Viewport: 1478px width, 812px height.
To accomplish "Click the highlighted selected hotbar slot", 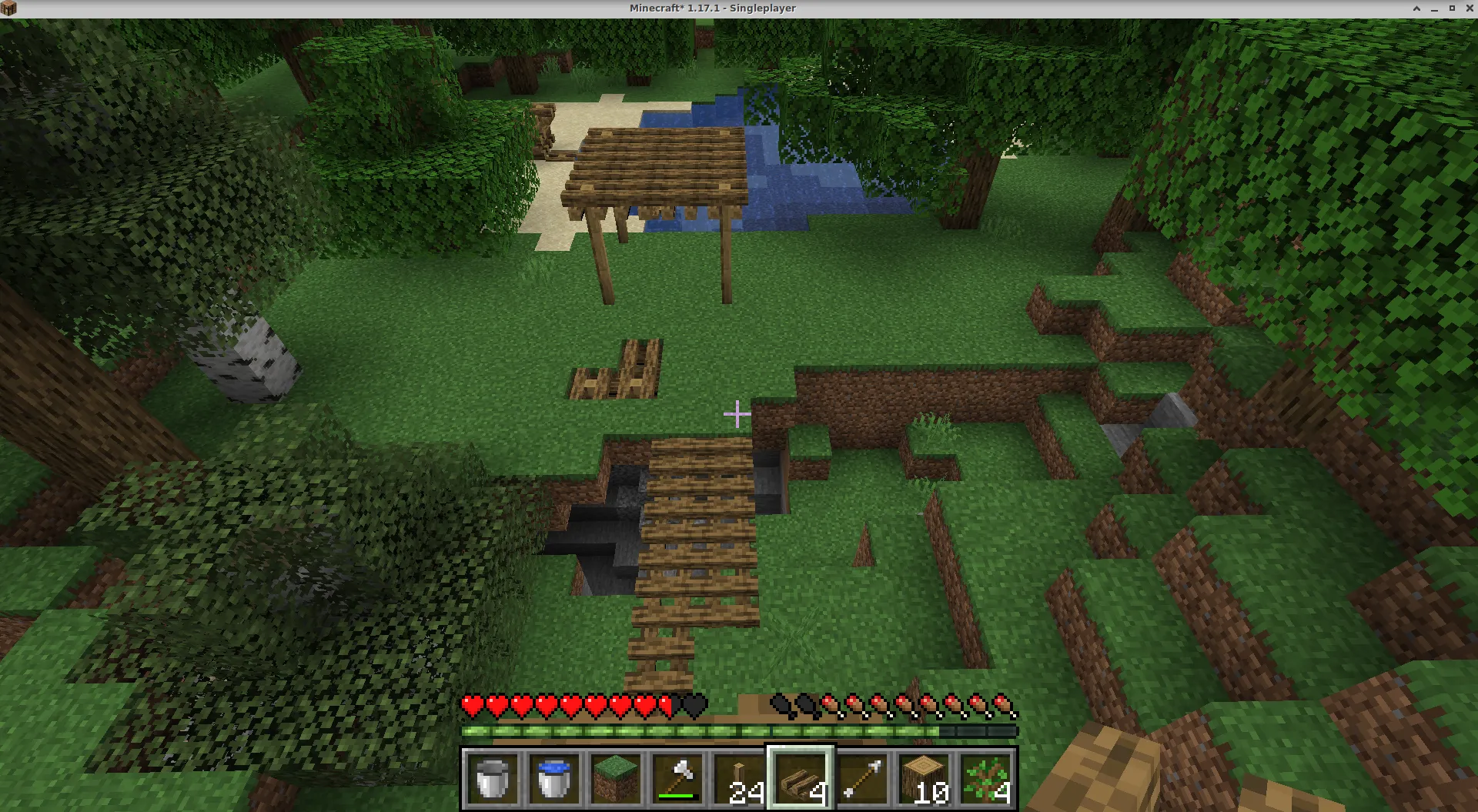I will [x=801, y=779].
